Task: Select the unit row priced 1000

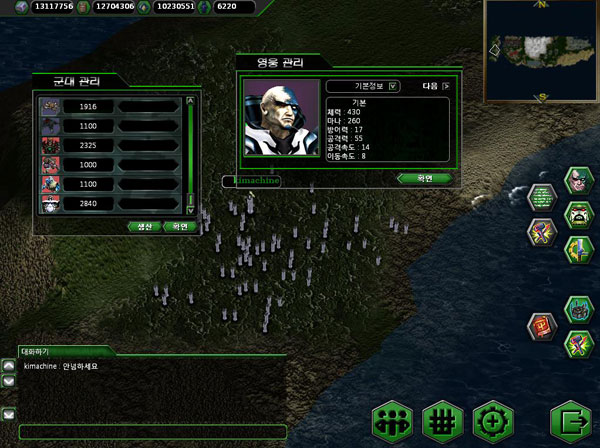Action: coord(88,165)
